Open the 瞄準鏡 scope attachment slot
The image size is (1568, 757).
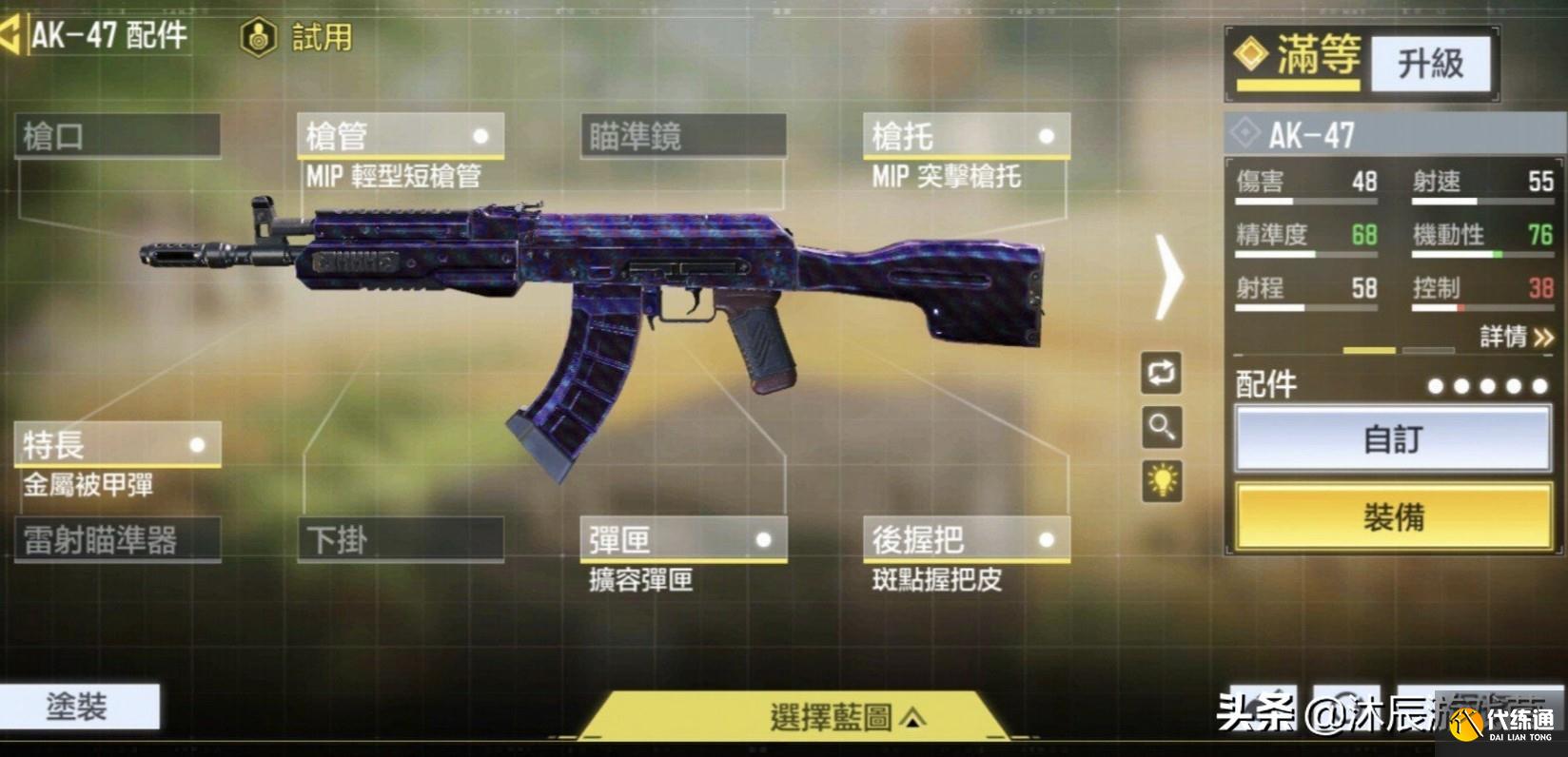pyautogui.click(x=683, y=136)
